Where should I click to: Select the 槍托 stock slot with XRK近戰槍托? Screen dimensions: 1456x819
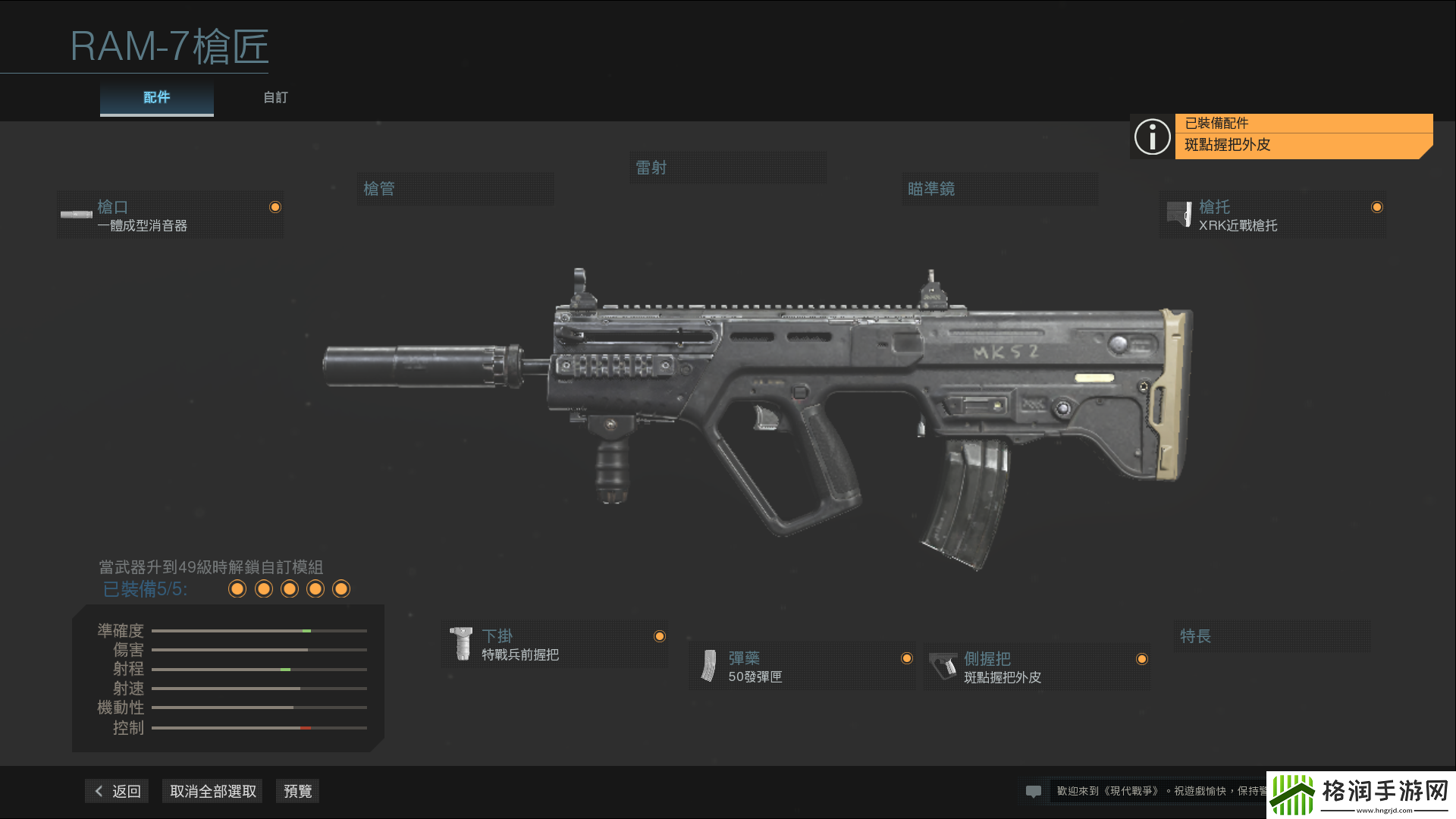tap(1272, 215)
